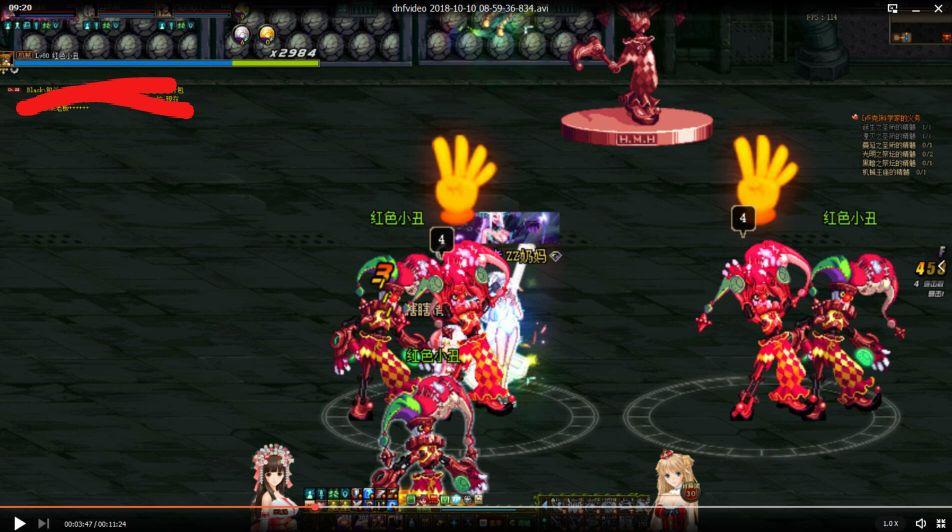
Task: Change the 1.0X playback speed
Action: tap(890, 523)
